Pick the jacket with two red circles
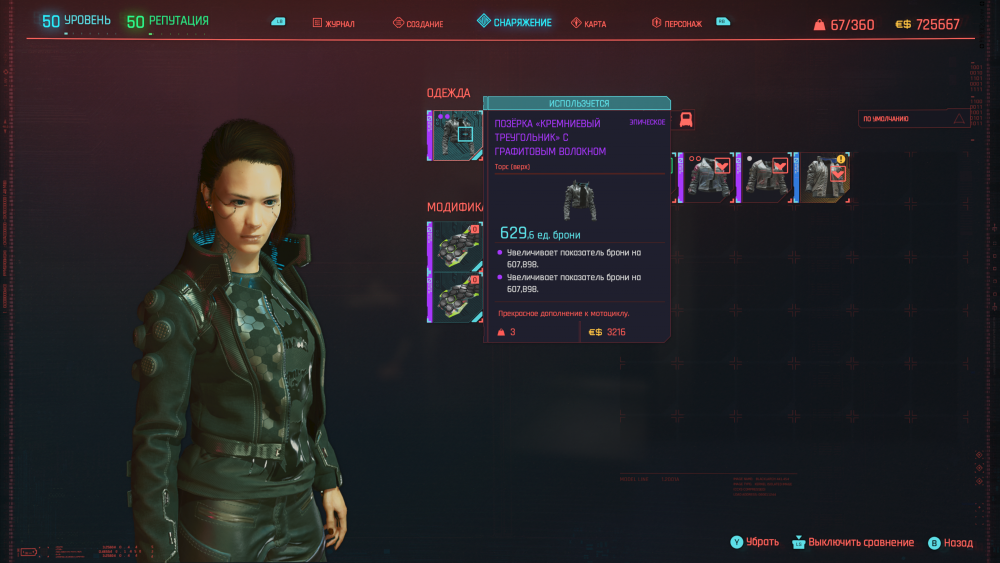 (x=709, y=177)
